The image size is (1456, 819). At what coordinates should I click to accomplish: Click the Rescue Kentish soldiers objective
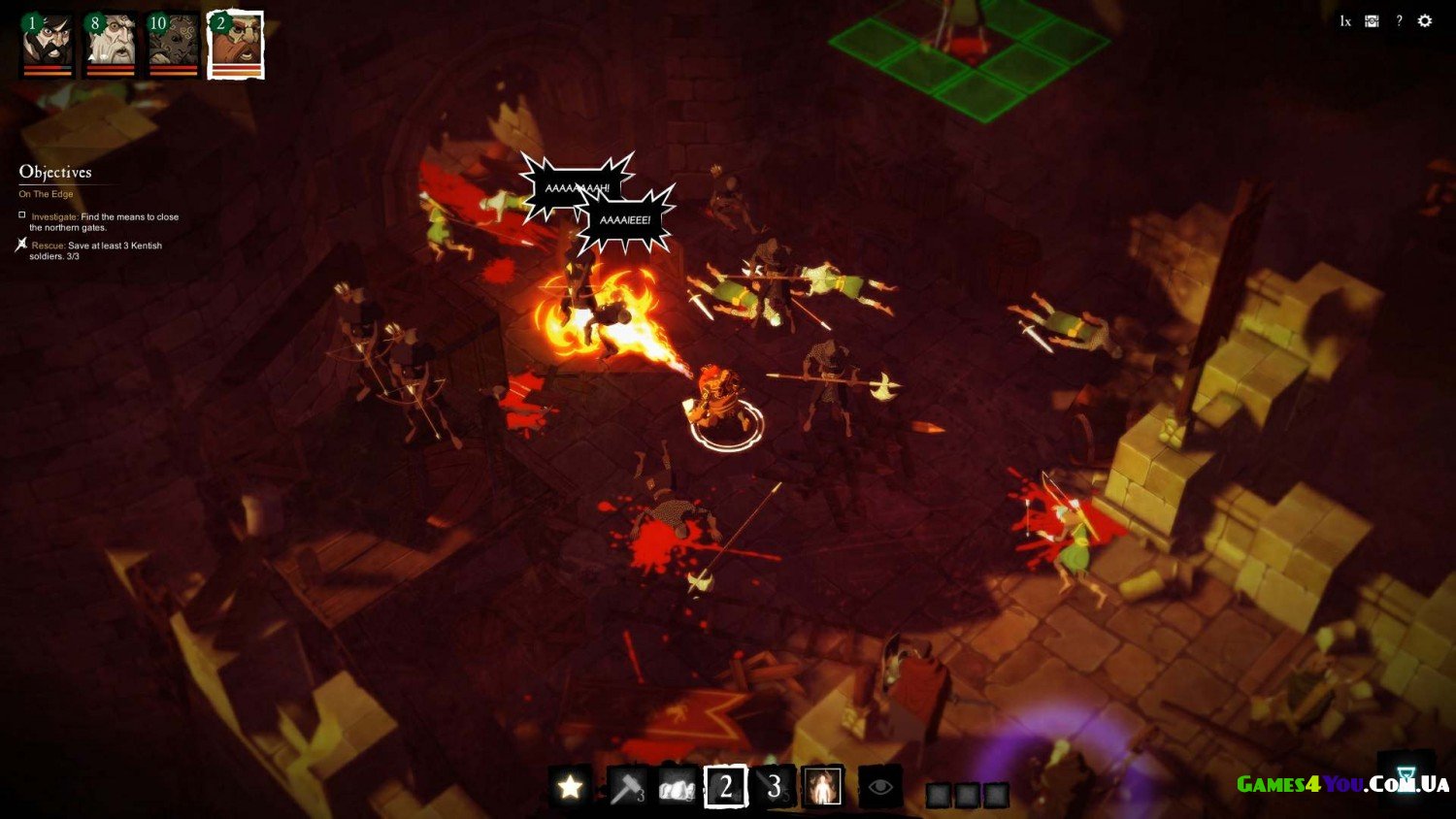[95, 250]
